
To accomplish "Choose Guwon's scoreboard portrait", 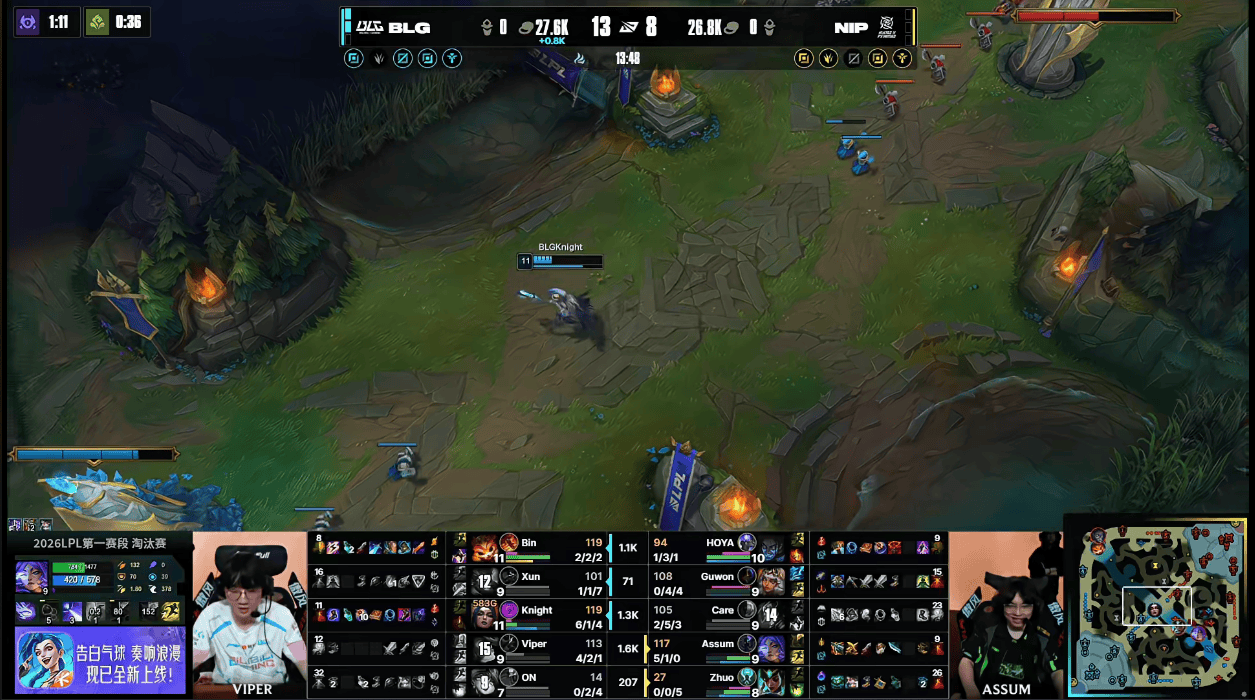I will click(x=772, y=581).
